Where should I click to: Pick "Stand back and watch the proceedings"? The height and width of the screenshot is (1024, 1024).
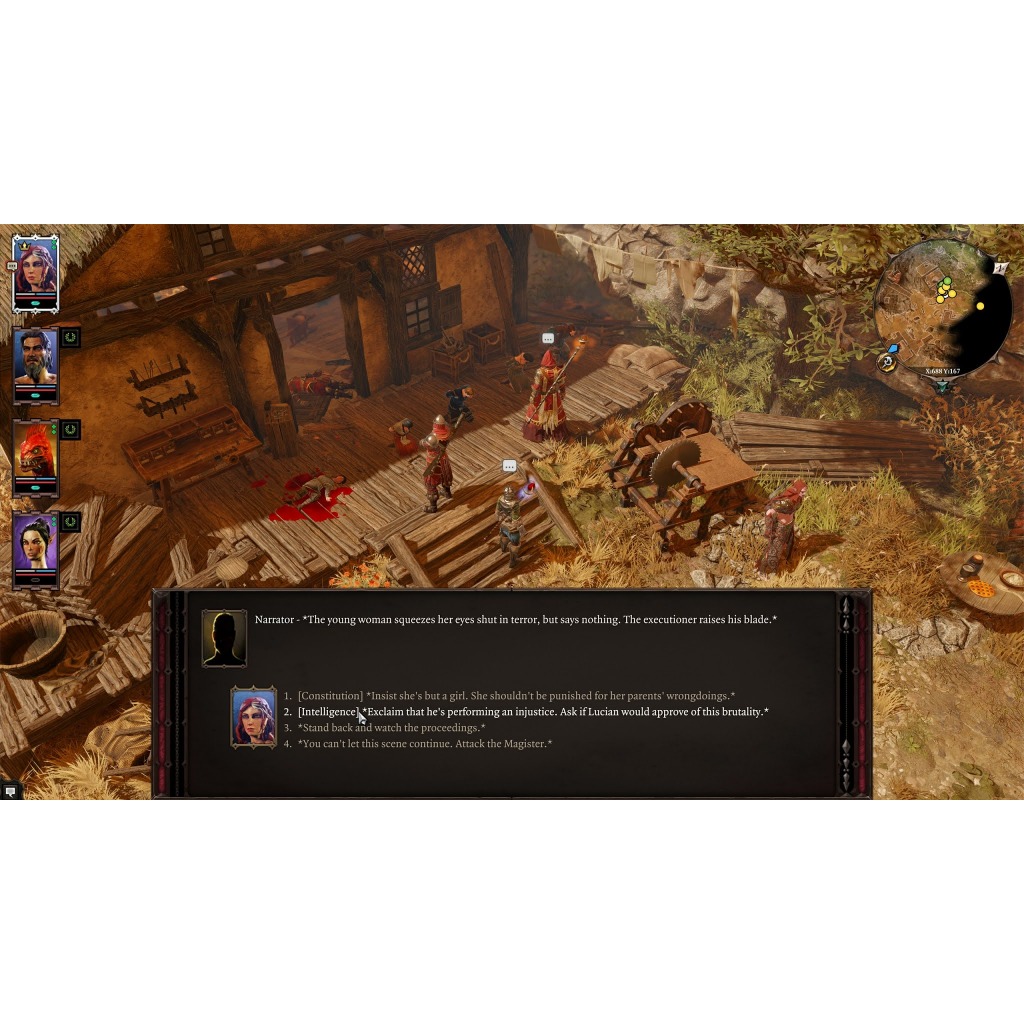pyautogui.click(x=391, y=728)
